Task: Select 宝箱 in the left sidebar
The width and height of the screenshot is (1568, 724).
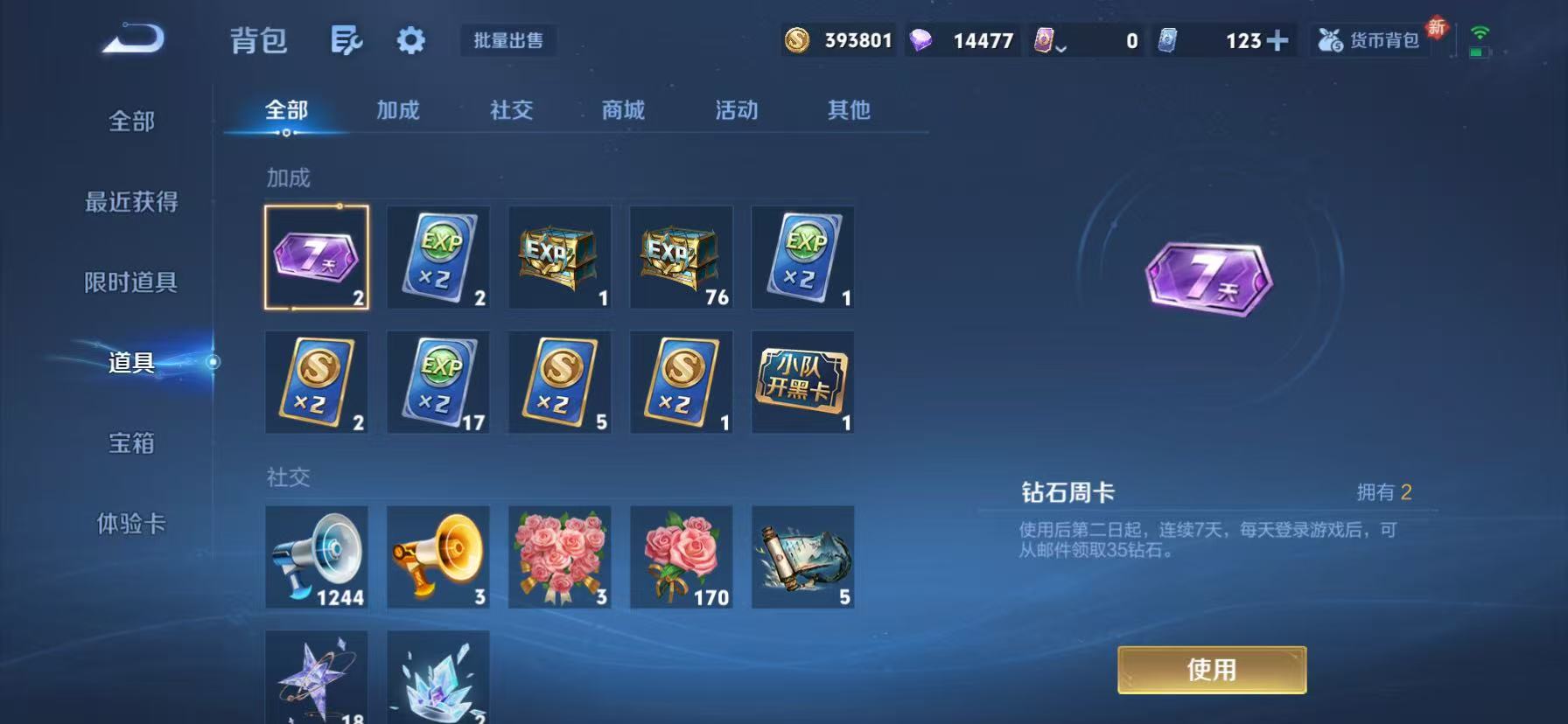Action: 131,444
